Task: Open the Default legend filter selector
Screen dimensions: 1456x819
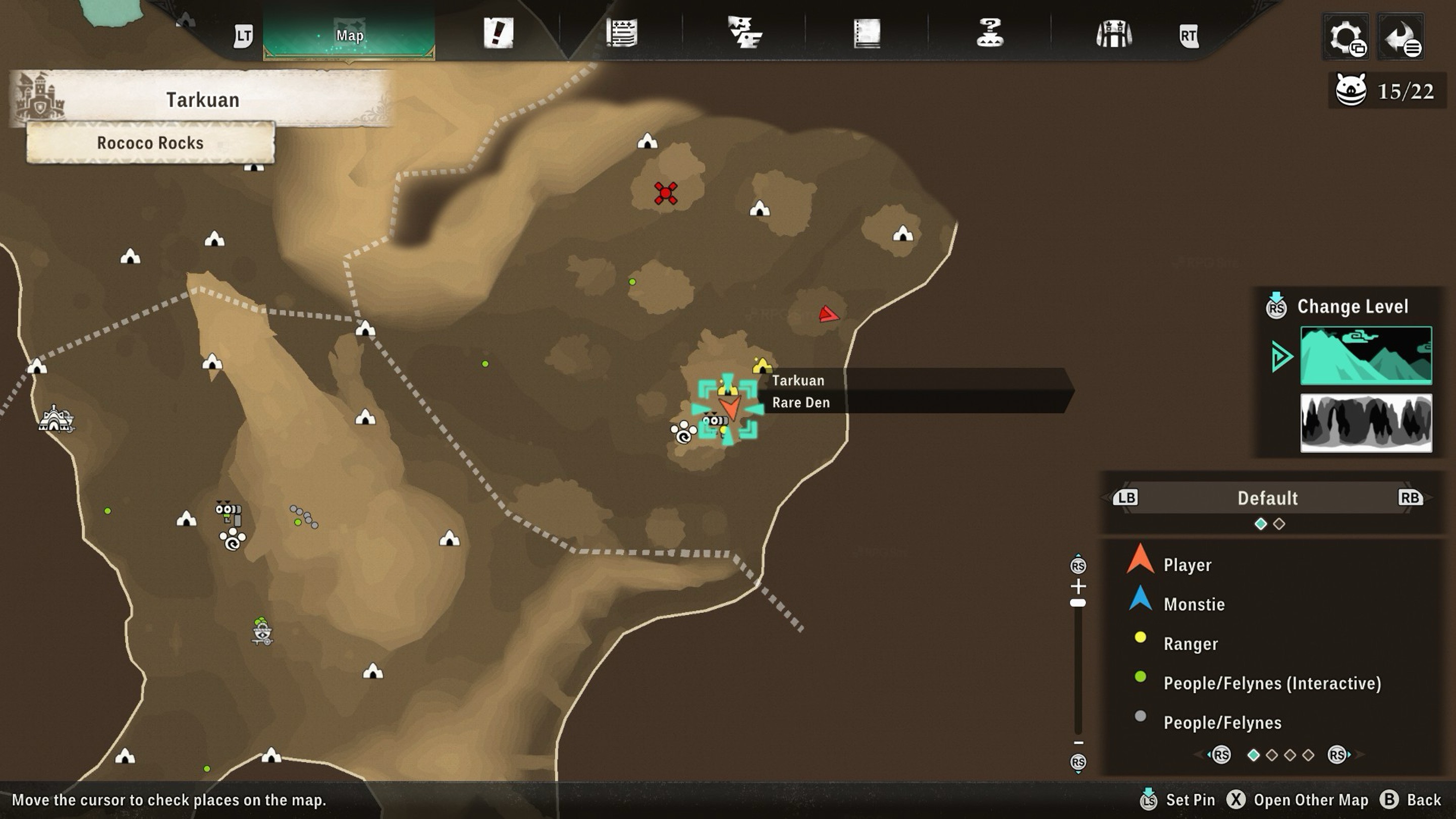Action: click(1267, 498)
